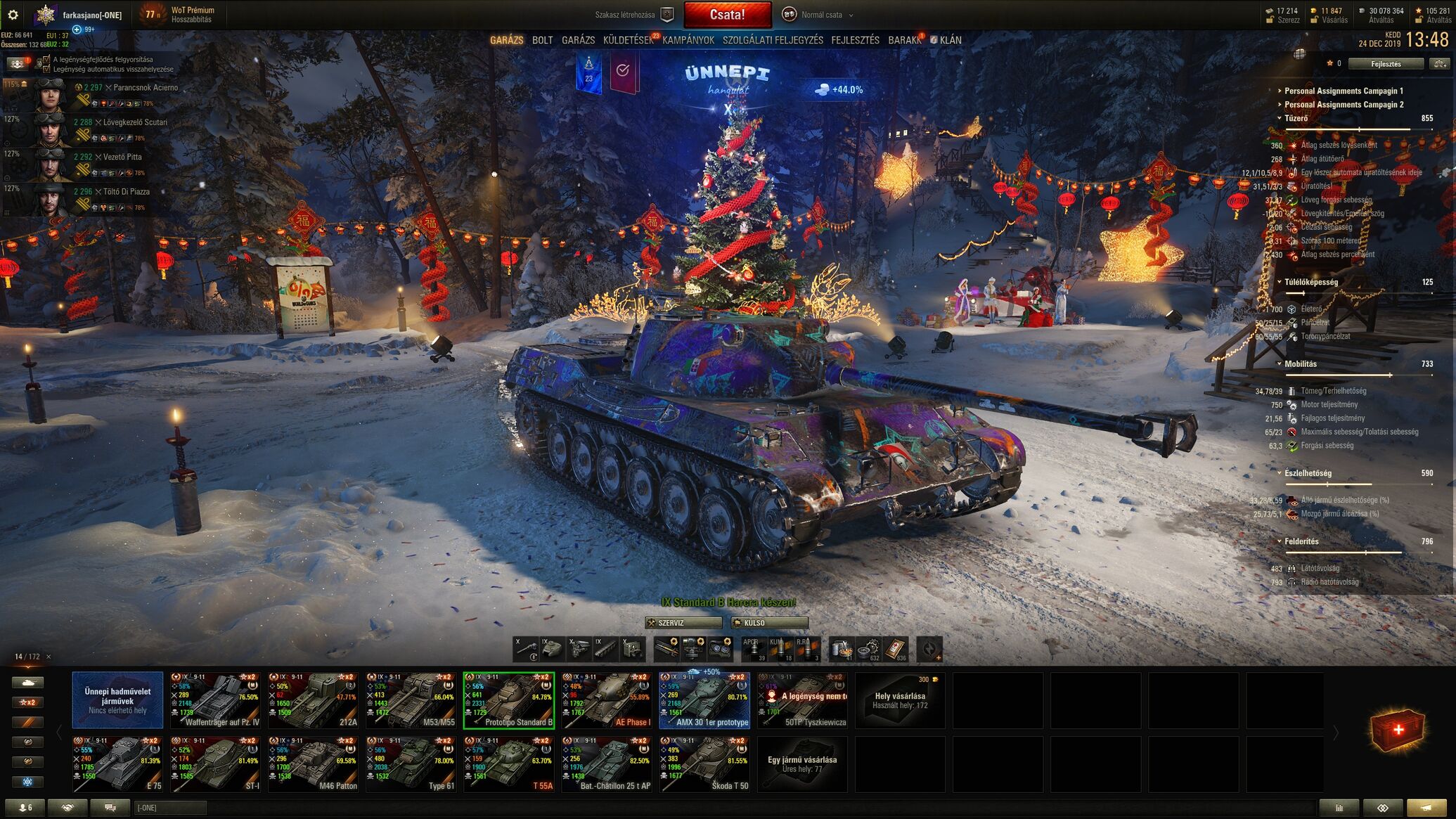Open the KLÁN clan tab

click(x=950, y=40)
